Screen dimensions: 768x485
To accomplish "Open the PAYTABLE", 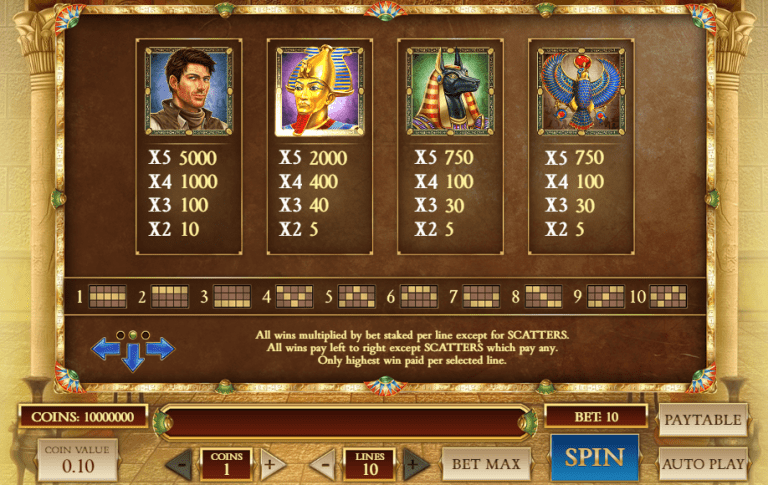I will (703, 420).
